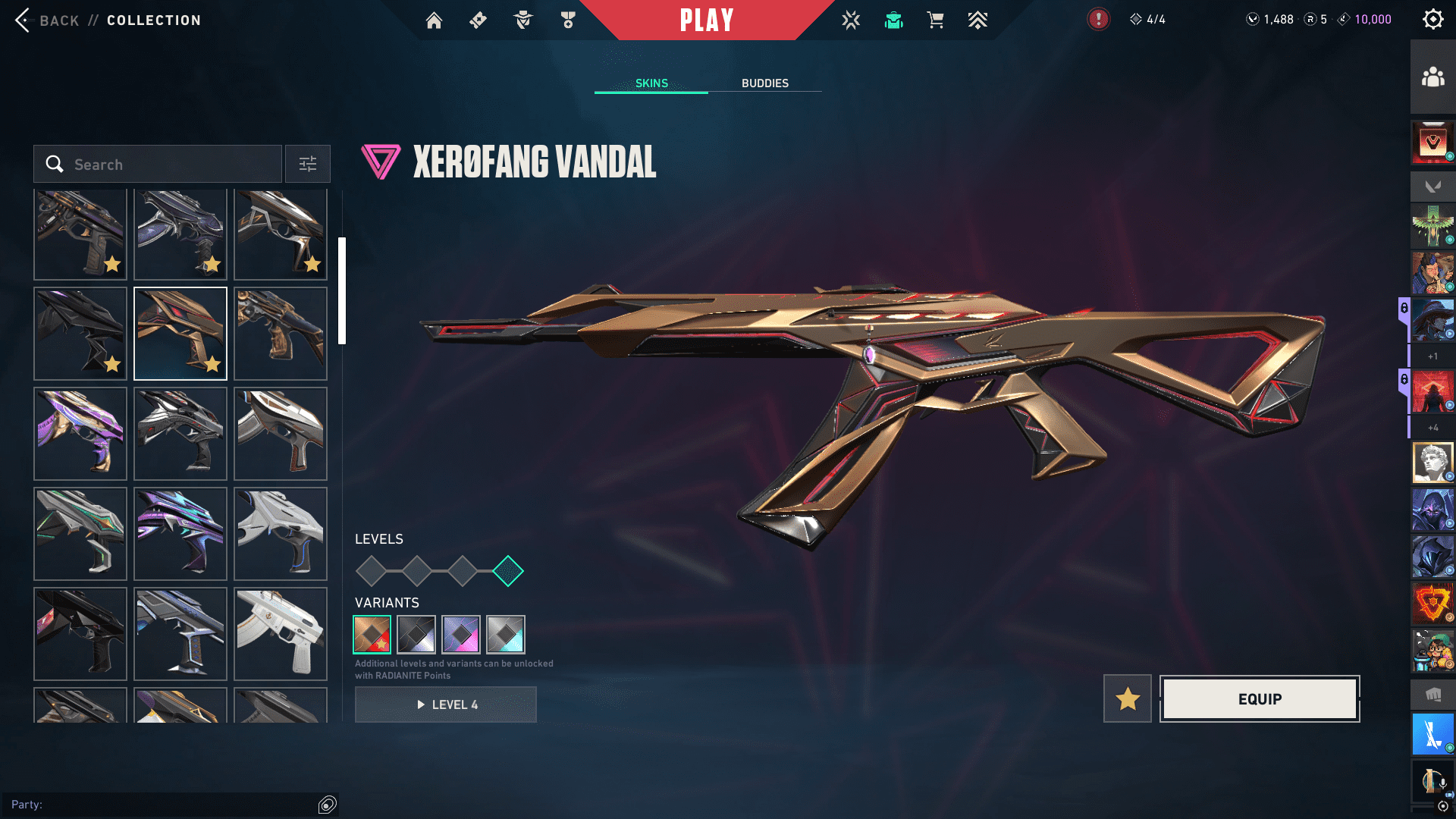Open the settings gear
The height and width of the screenshot is (819, 1456).
point(1432,20)
